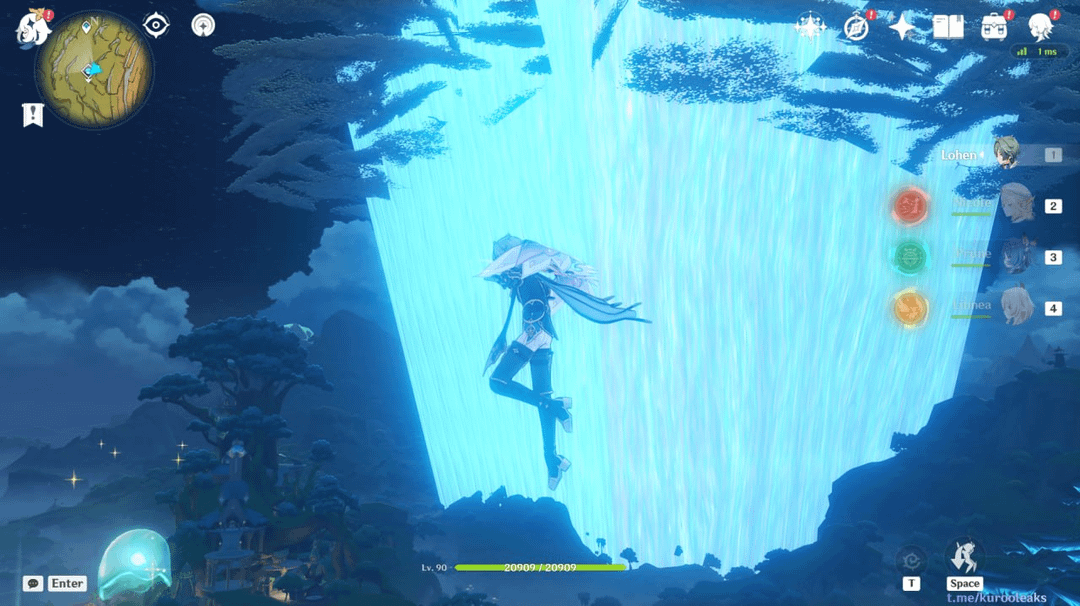This screenshot has width=1080, height=606.
Task: Open the character head silhouette icon
Action: point(1041,26)
